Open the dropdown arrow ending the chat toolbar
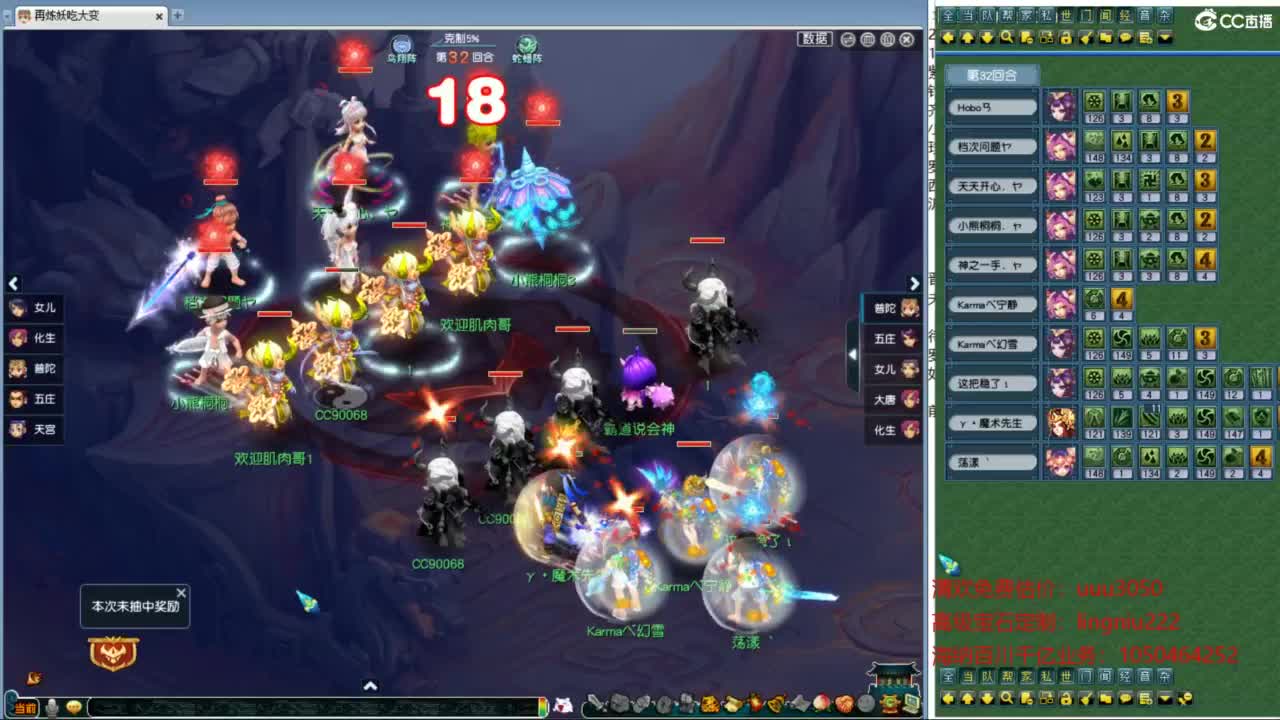 pos(1164,38)
